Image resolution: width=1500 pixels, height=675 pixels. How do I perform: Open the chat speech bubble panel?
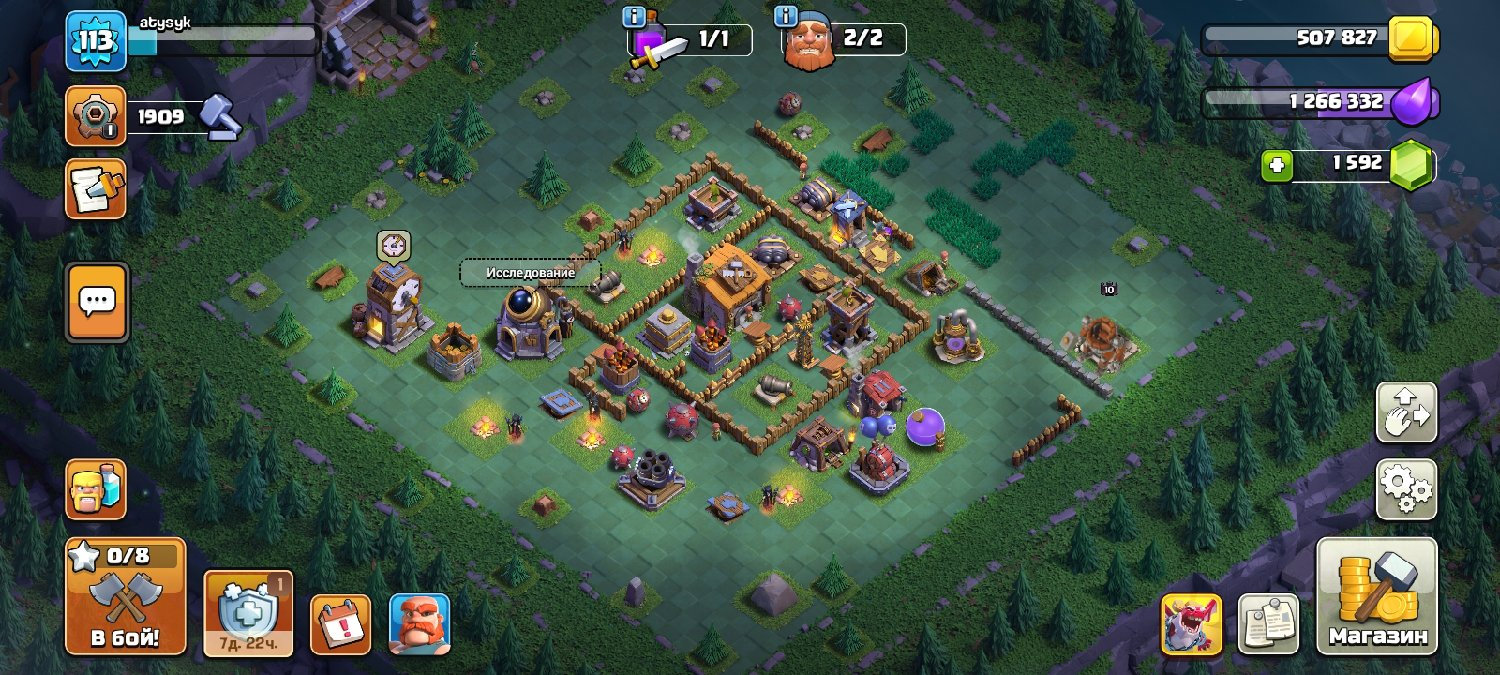click(x=96, y=301)
